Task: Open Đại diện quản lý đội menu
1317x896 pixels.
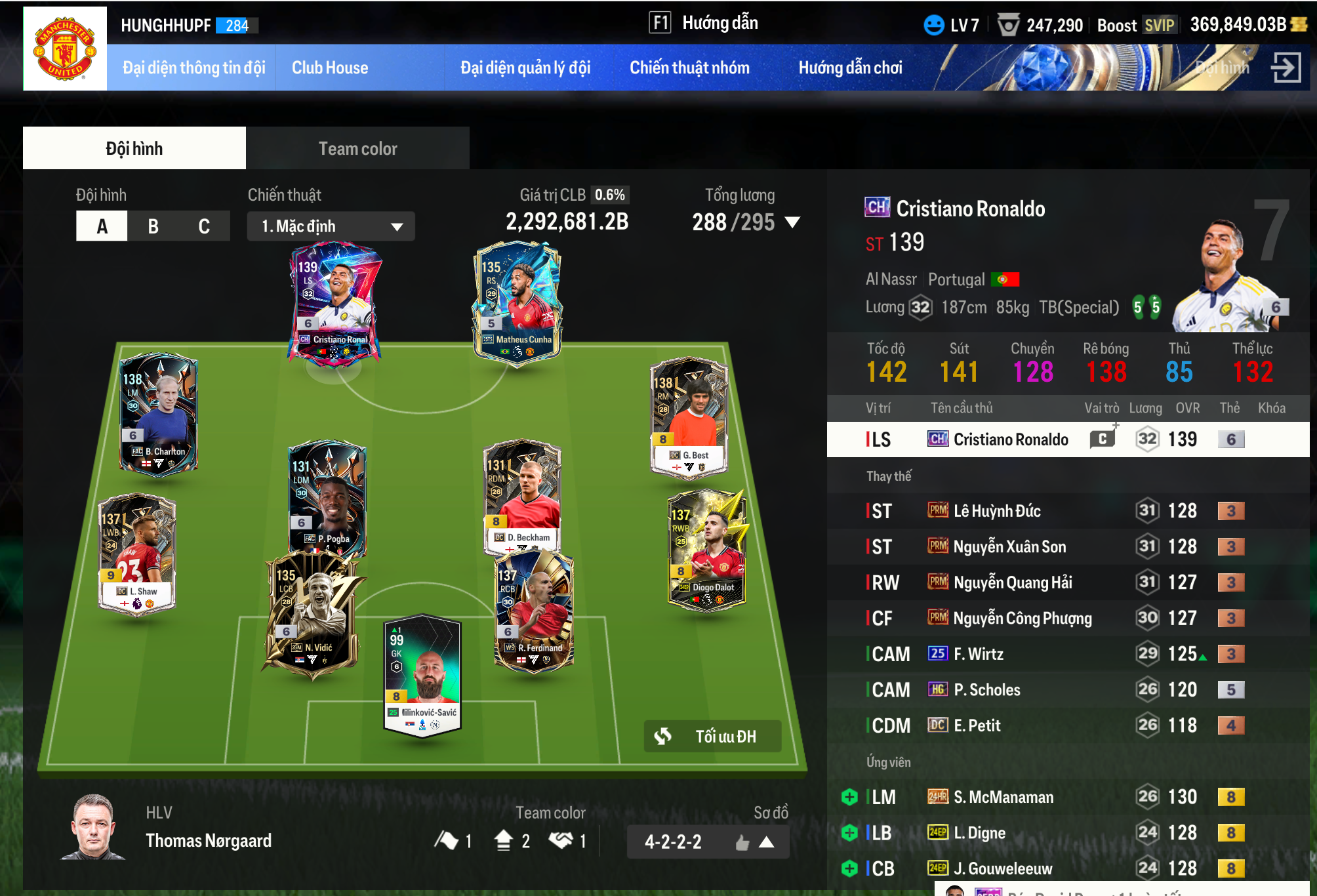Action: coord(525,68)
